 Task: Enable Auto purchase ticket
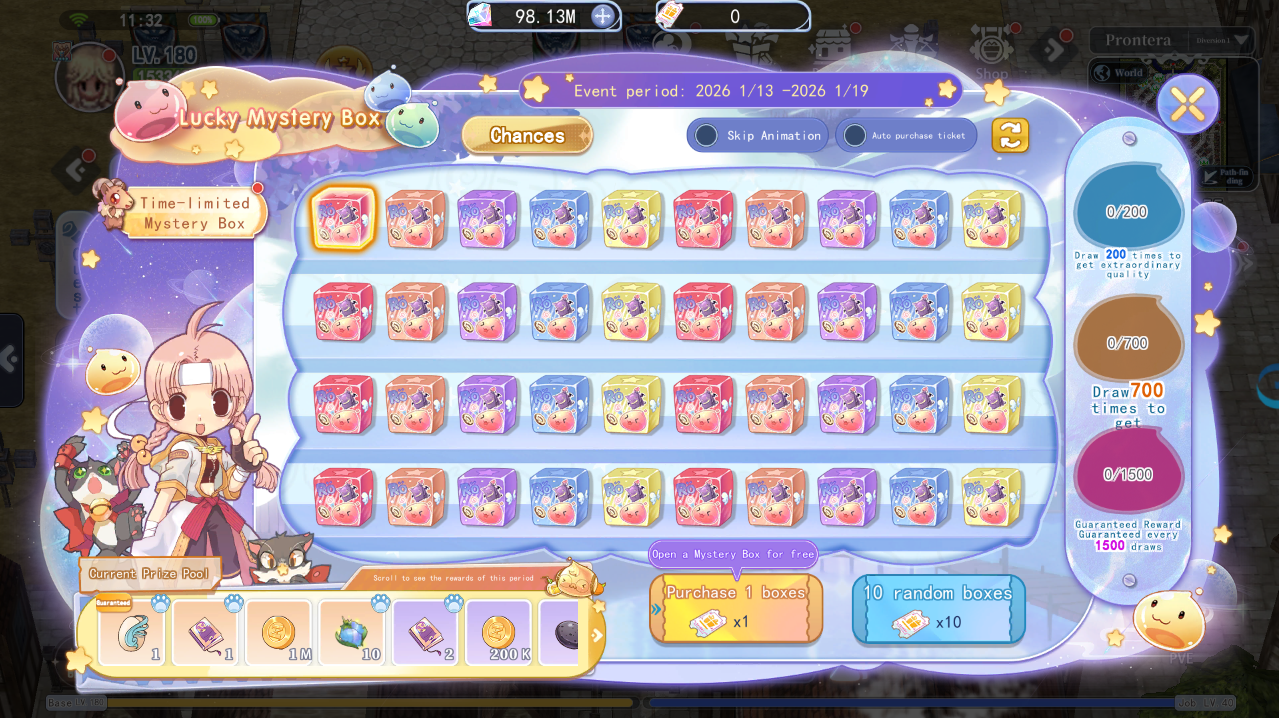[x=855, y=135]
